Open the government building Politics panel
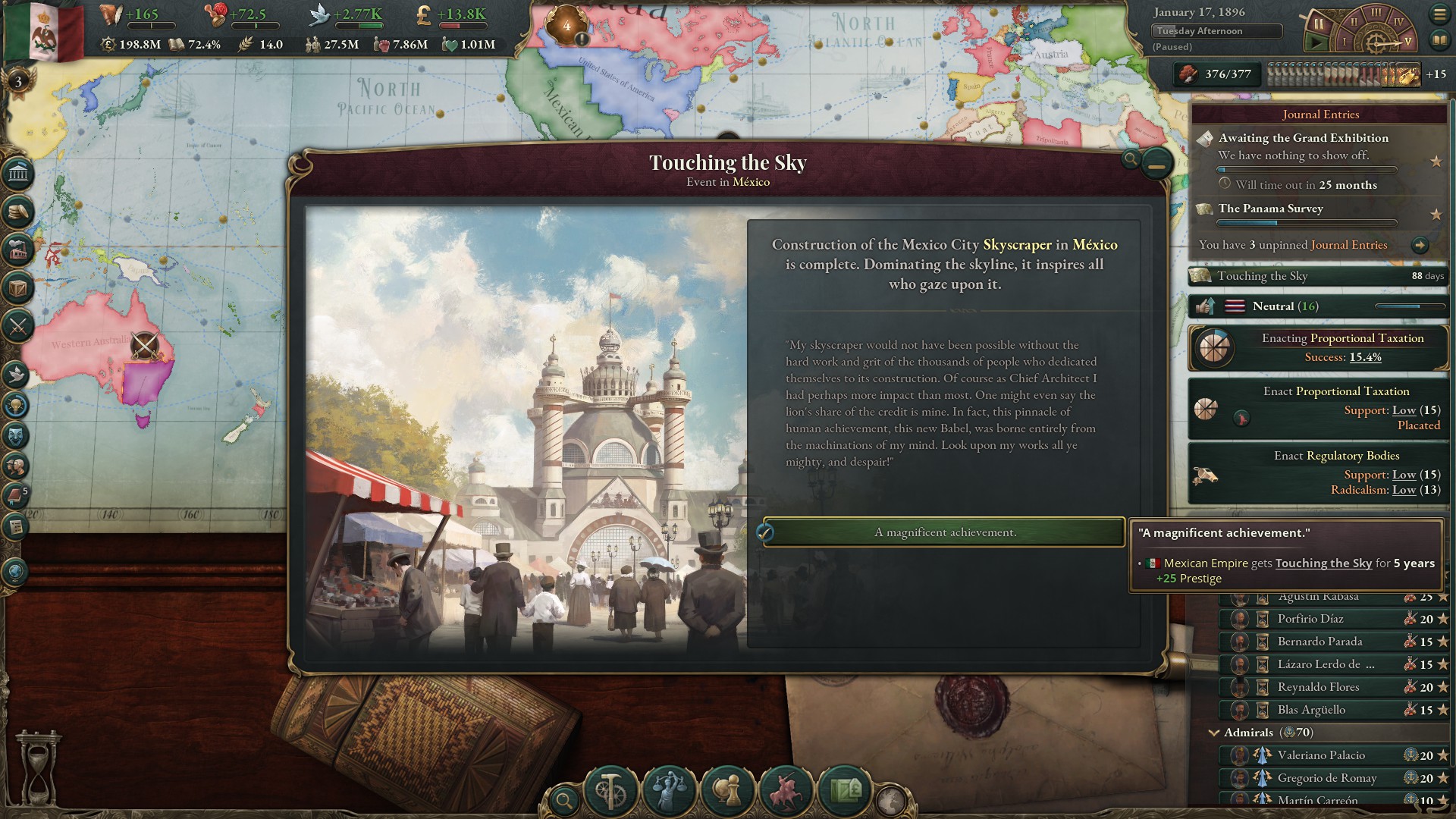The image size is (1456, 819). (x=18, y=174)
